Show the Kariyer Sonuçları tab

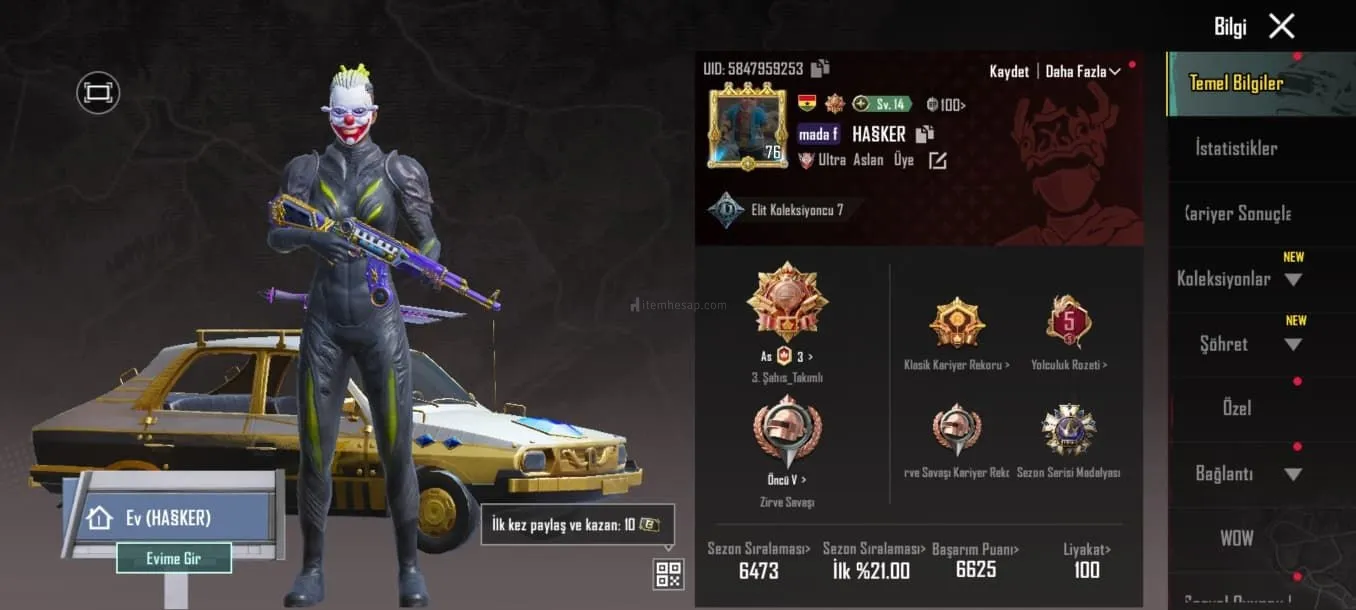(x=1237, y=214)
